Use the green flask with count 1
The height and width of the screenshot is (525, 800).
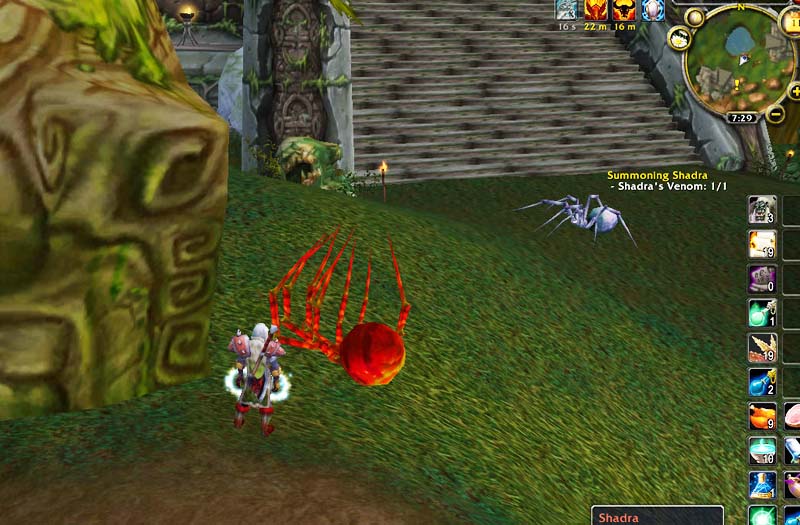point(762,313)
